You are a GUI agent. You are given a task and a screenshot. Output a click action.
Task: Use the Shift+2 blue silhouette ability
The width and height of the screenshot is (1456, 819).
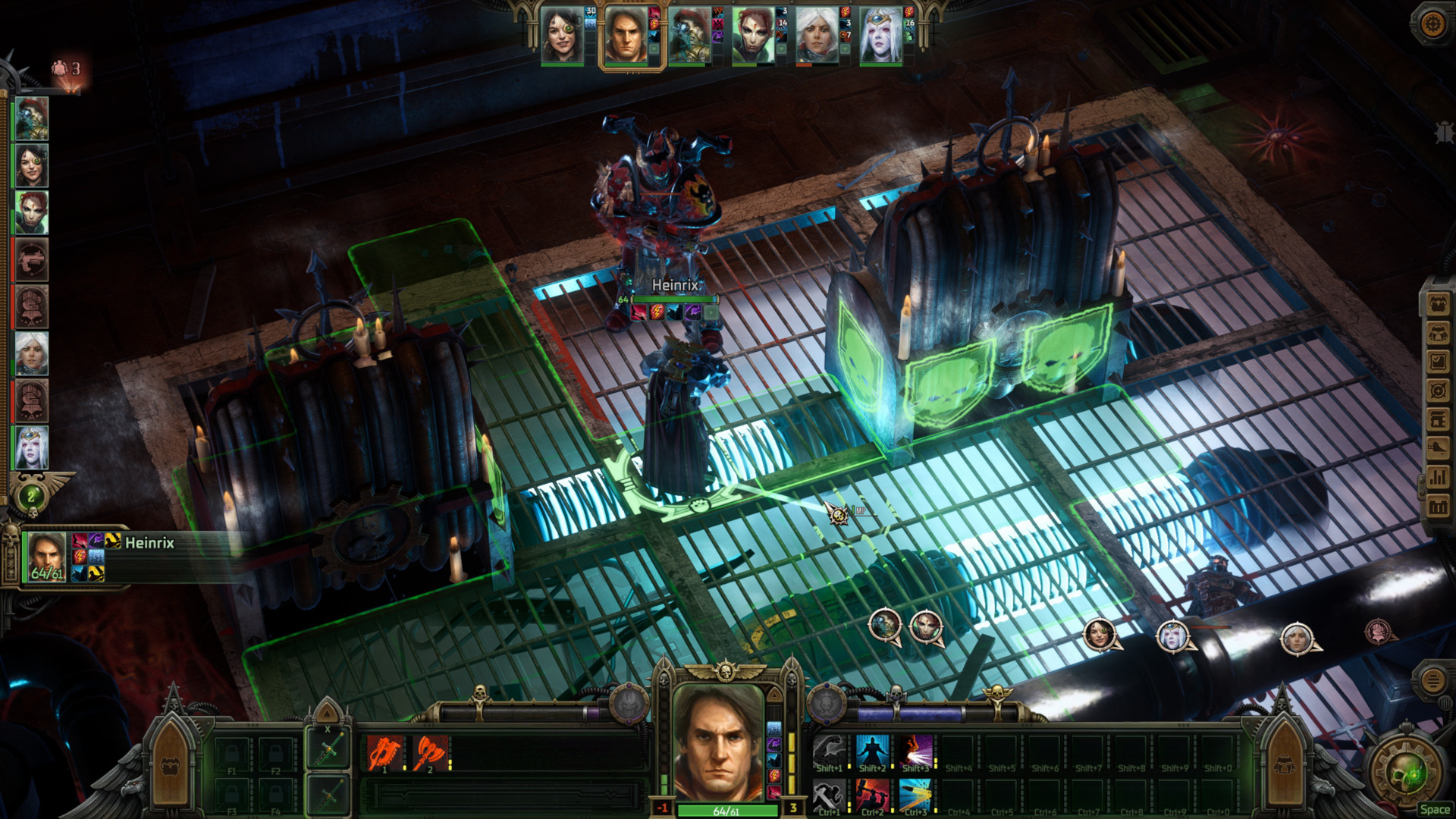[x=872, y=752]
